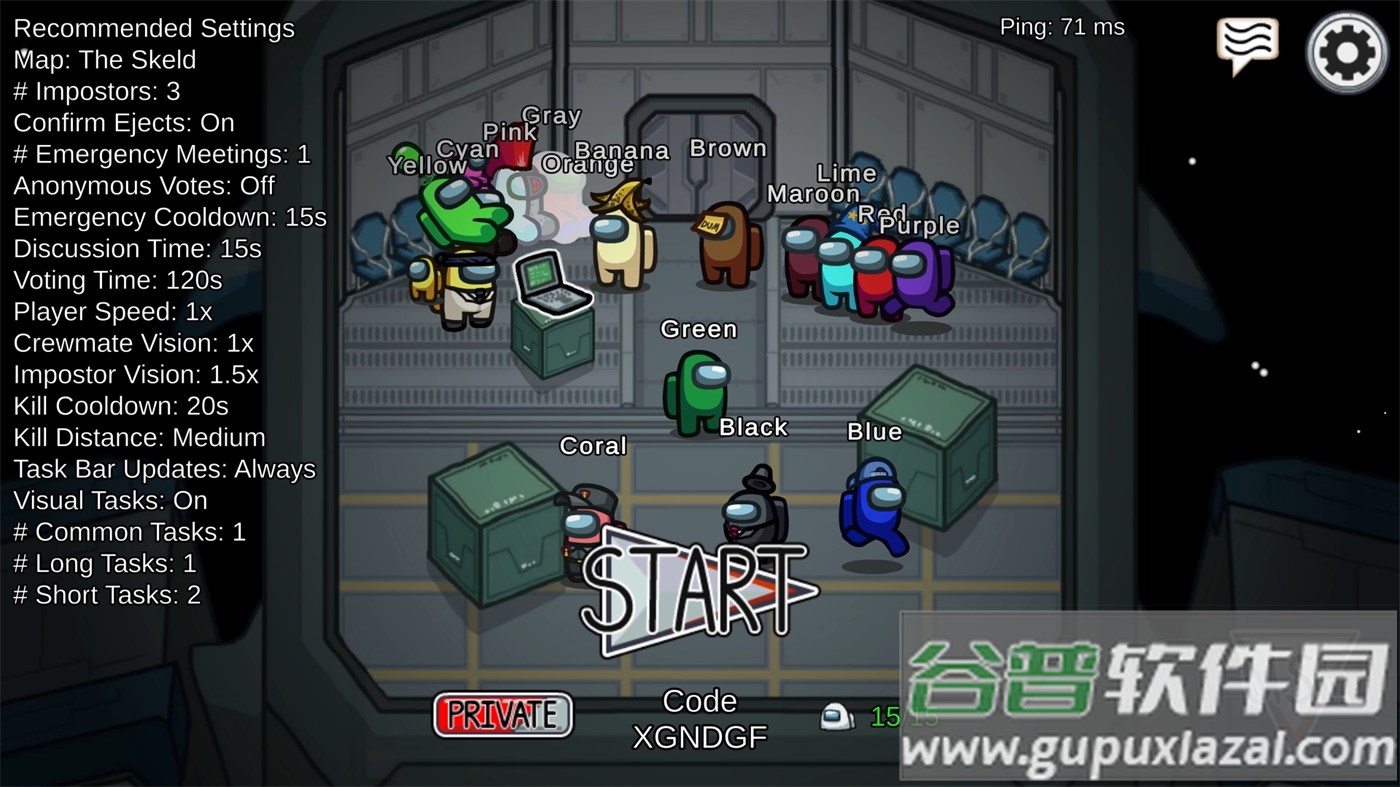
Task: Toggle the red PRIVATE lobby button
Action: coord(503,715)
